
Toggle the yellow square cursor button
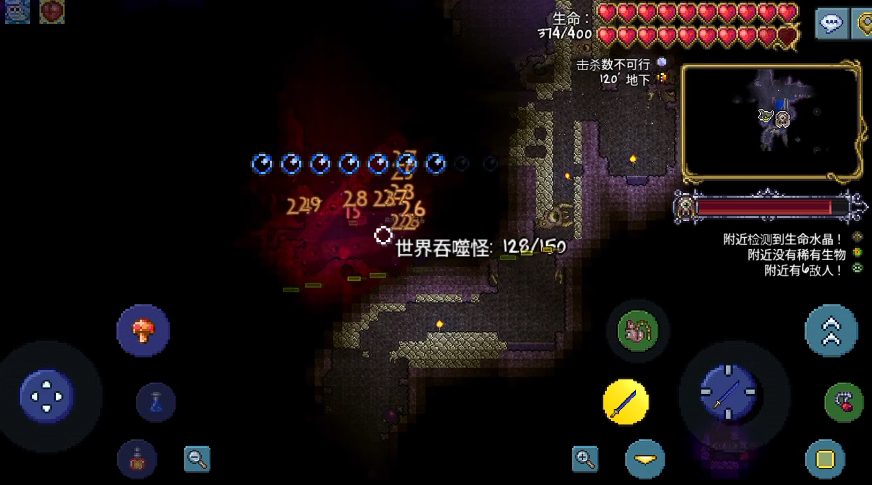(825, 459)
